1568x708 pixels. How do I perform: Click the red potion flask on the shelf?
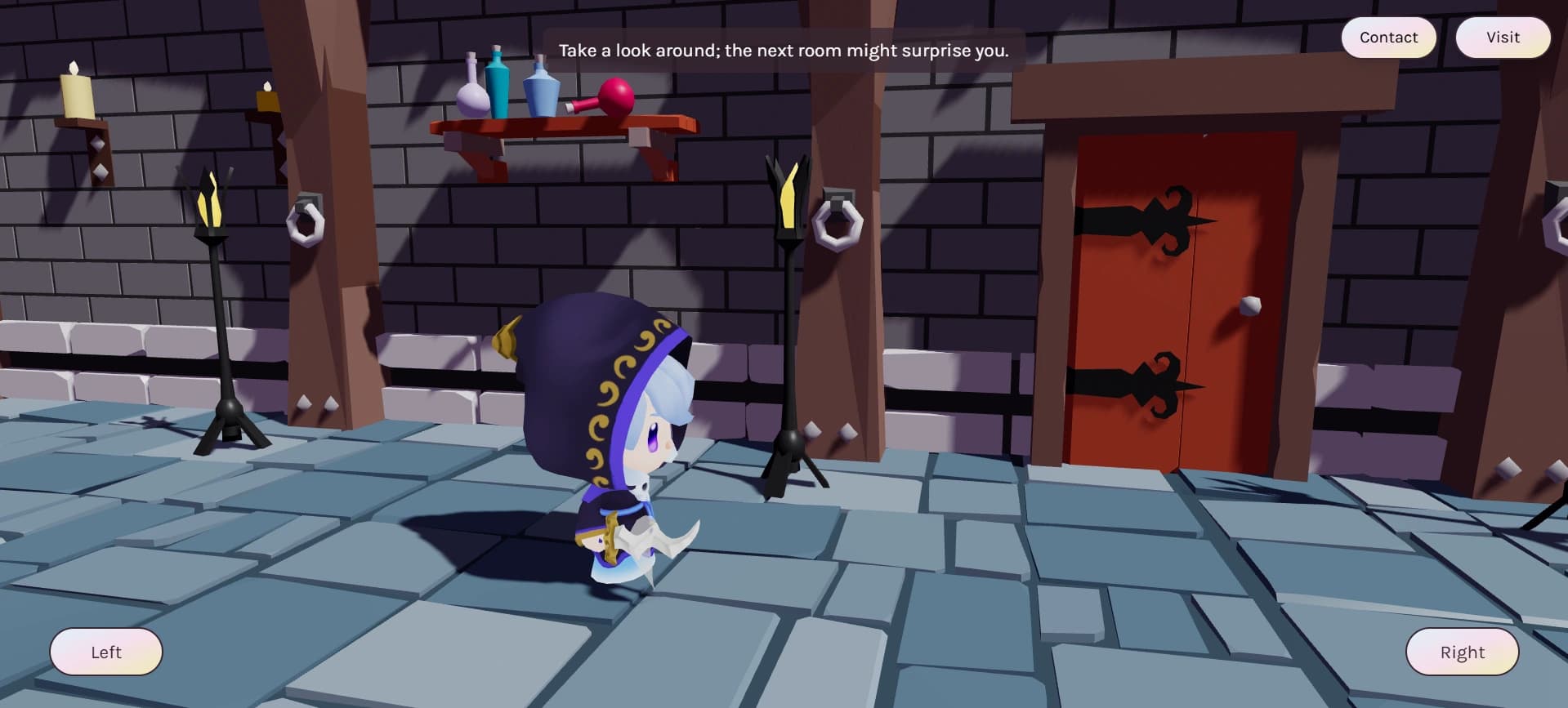coord(614,97)
